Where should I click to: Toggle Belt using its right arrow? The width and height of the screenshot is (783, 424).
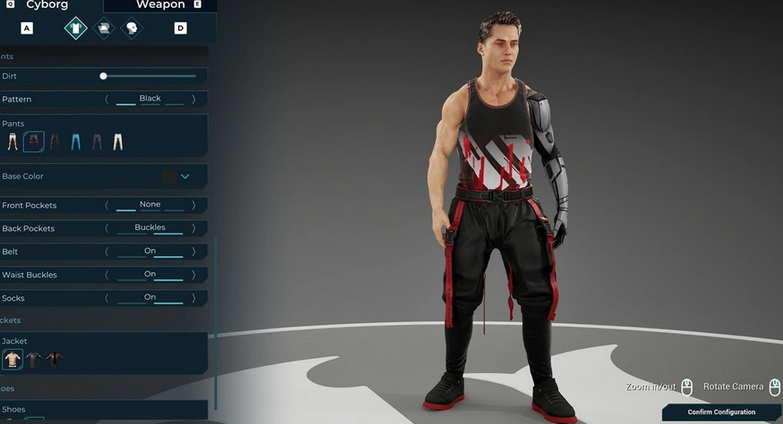click(192, 251)
